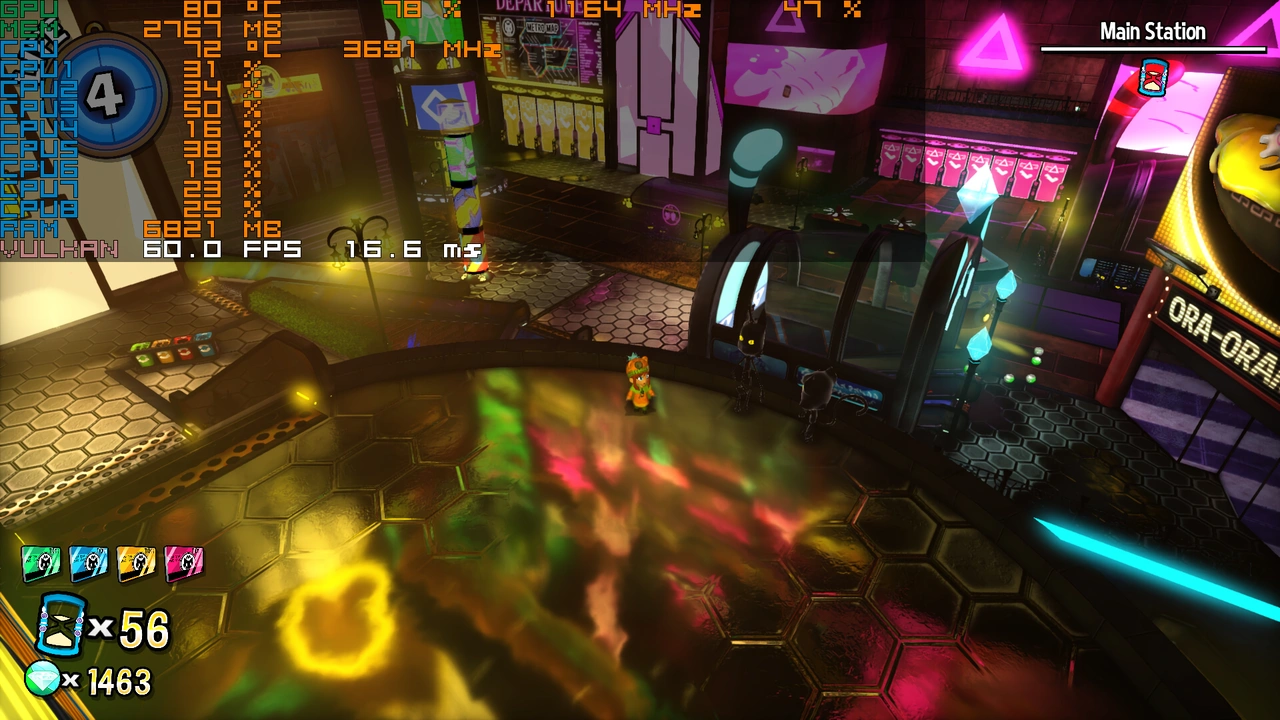Choose the yellow metro ticket icon

[x=136, y=564]
